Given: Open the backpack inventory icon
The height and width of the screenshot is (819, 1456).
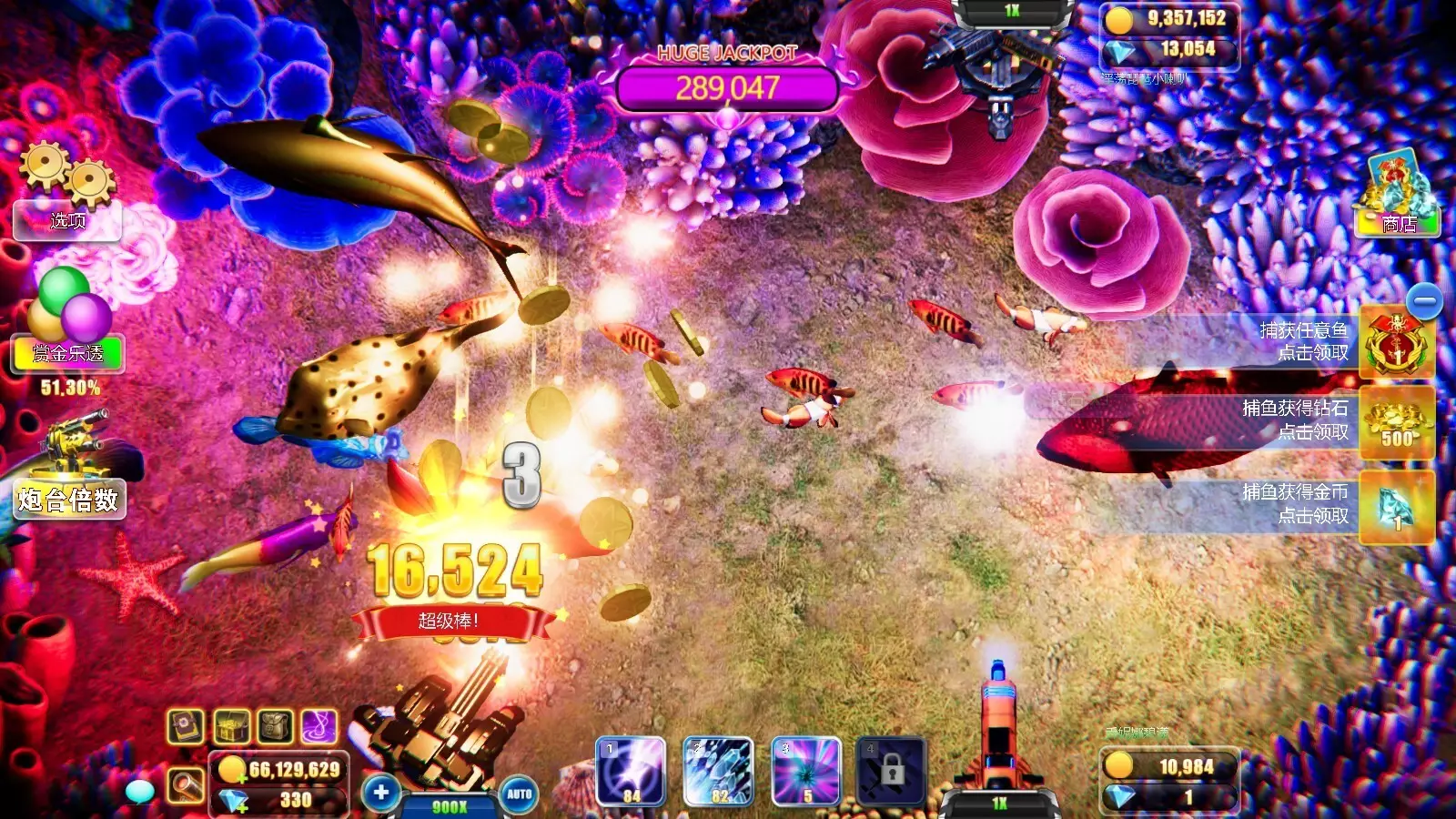Looking at the screenshot, I should coord(274,727).
